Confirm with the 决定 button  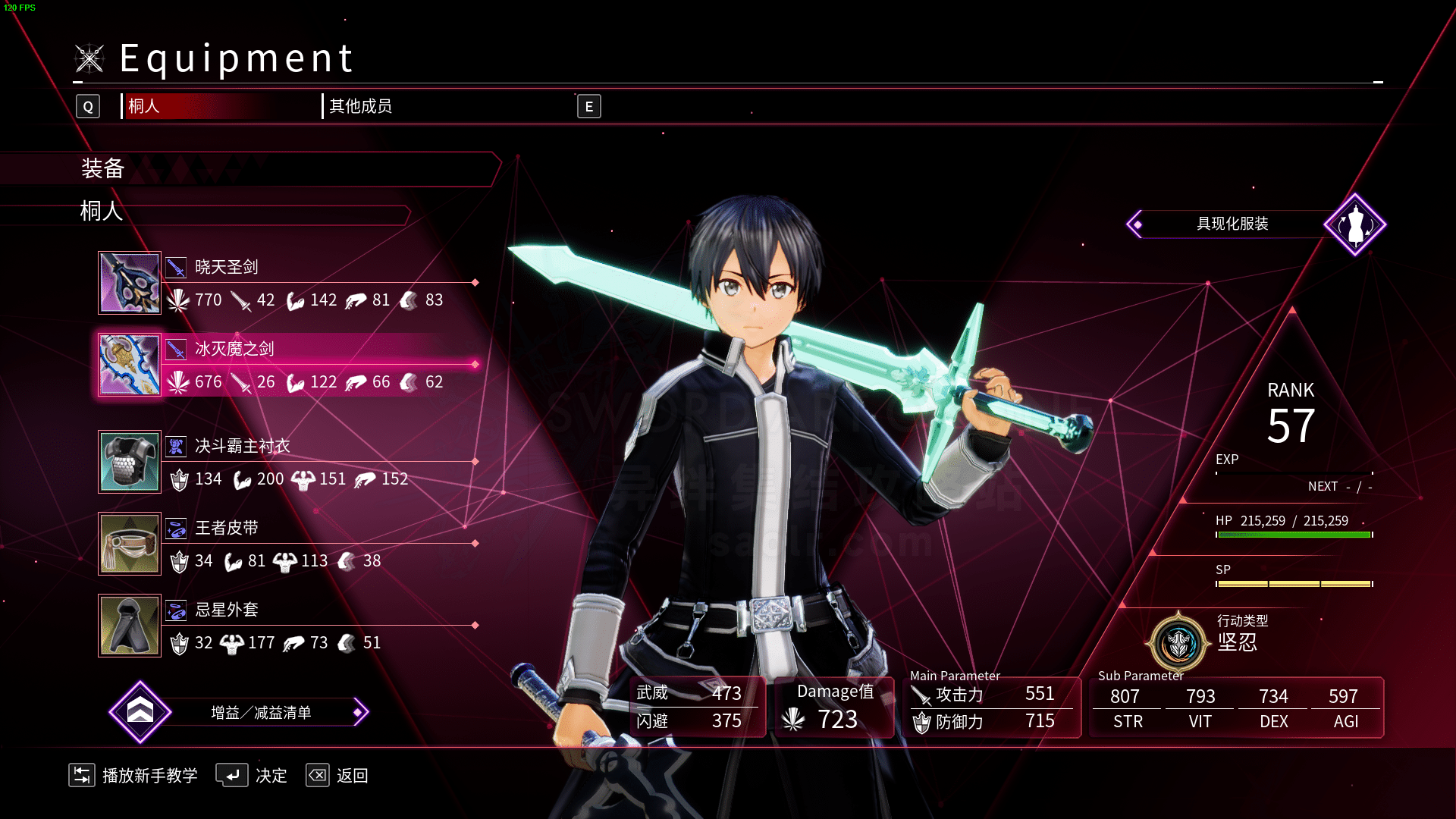(x=252, y=776)
